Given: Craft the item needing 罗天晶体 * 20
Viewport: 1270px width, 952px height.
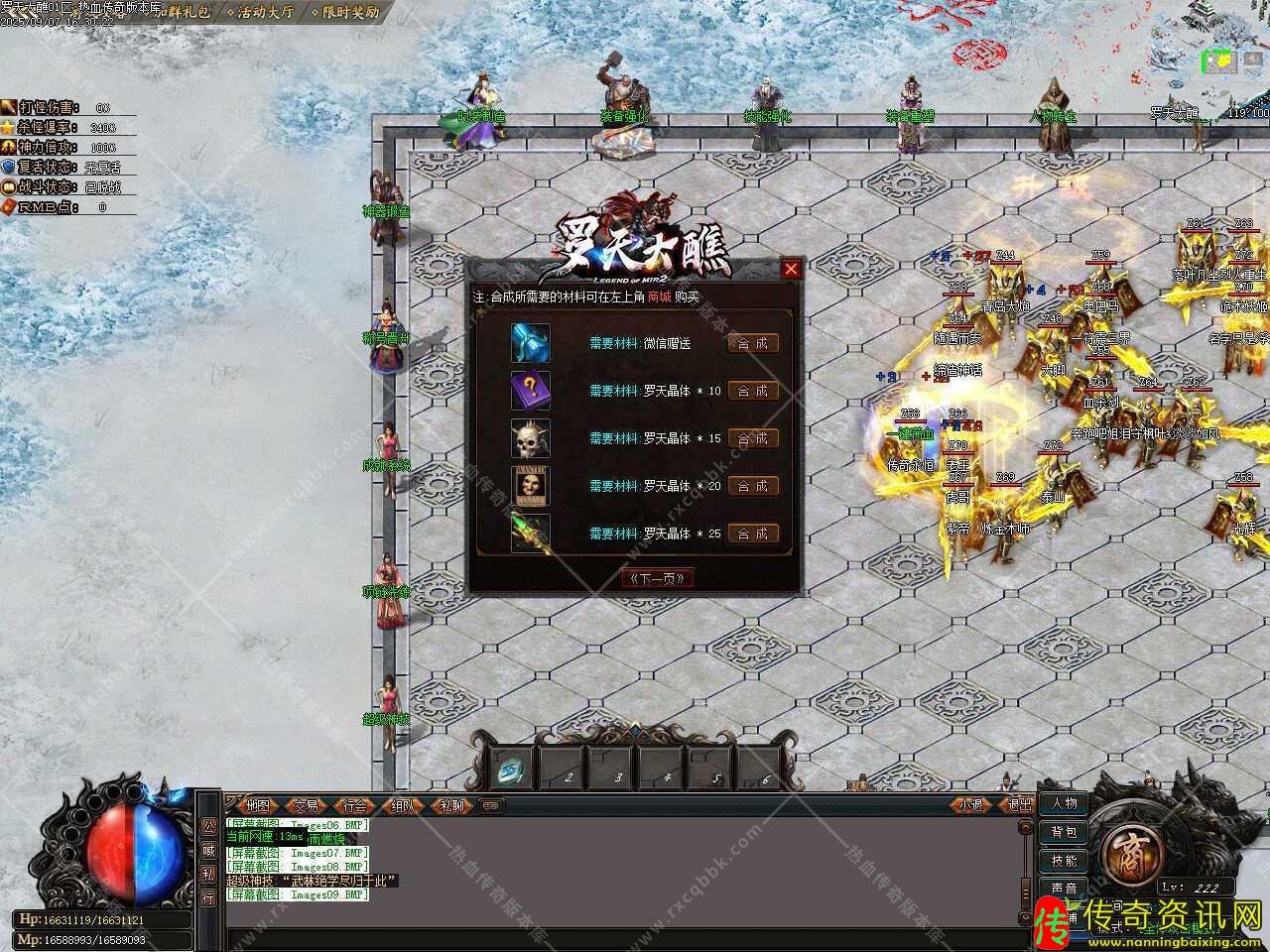Looking at the screenshot, I should [752, 486].
